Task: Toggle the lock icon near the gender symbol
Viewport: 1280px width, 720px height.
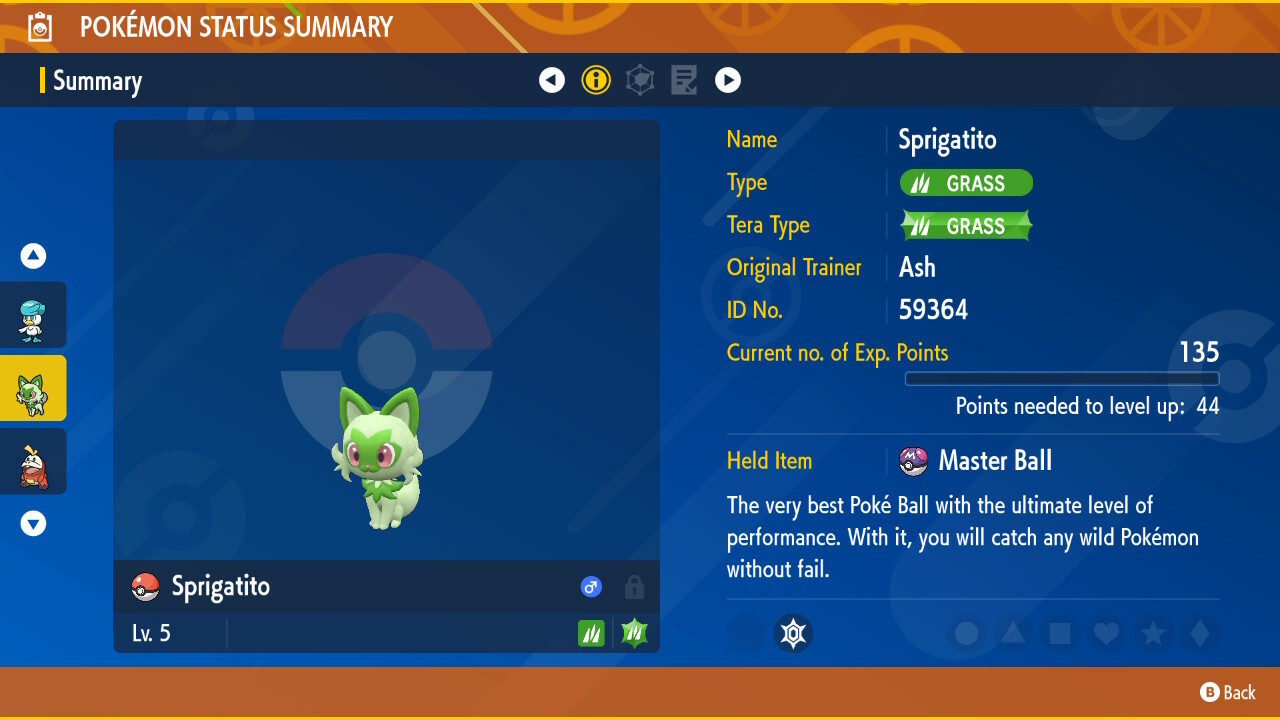Action: pos(634,587)
